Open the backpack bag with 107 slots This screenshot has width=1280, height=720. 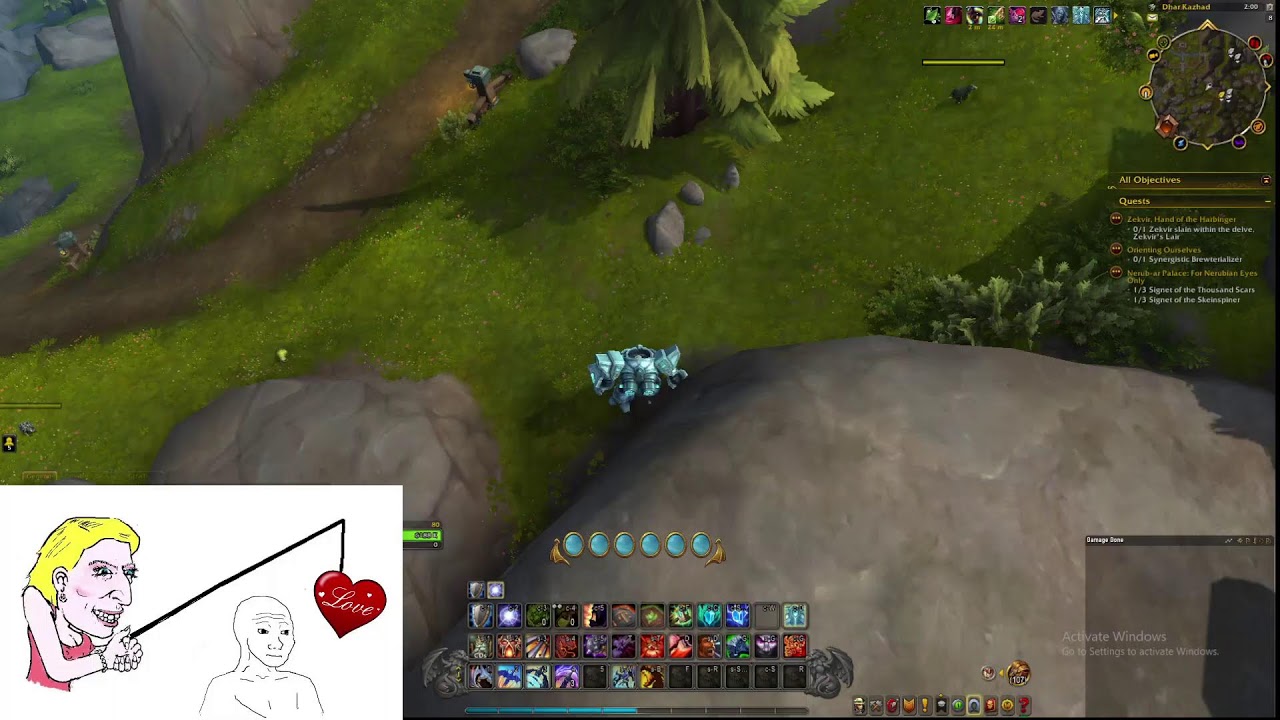click(x=1017, y=672)
